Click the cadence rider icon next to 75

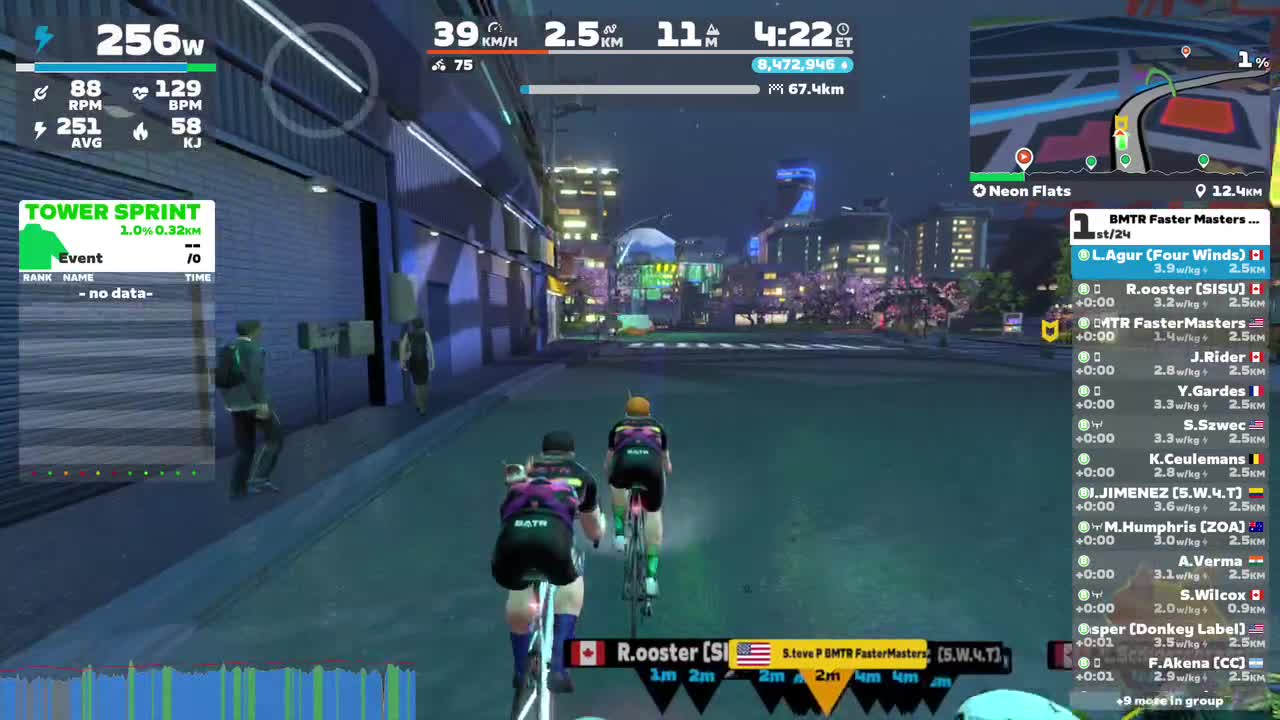tap(440, 65)
